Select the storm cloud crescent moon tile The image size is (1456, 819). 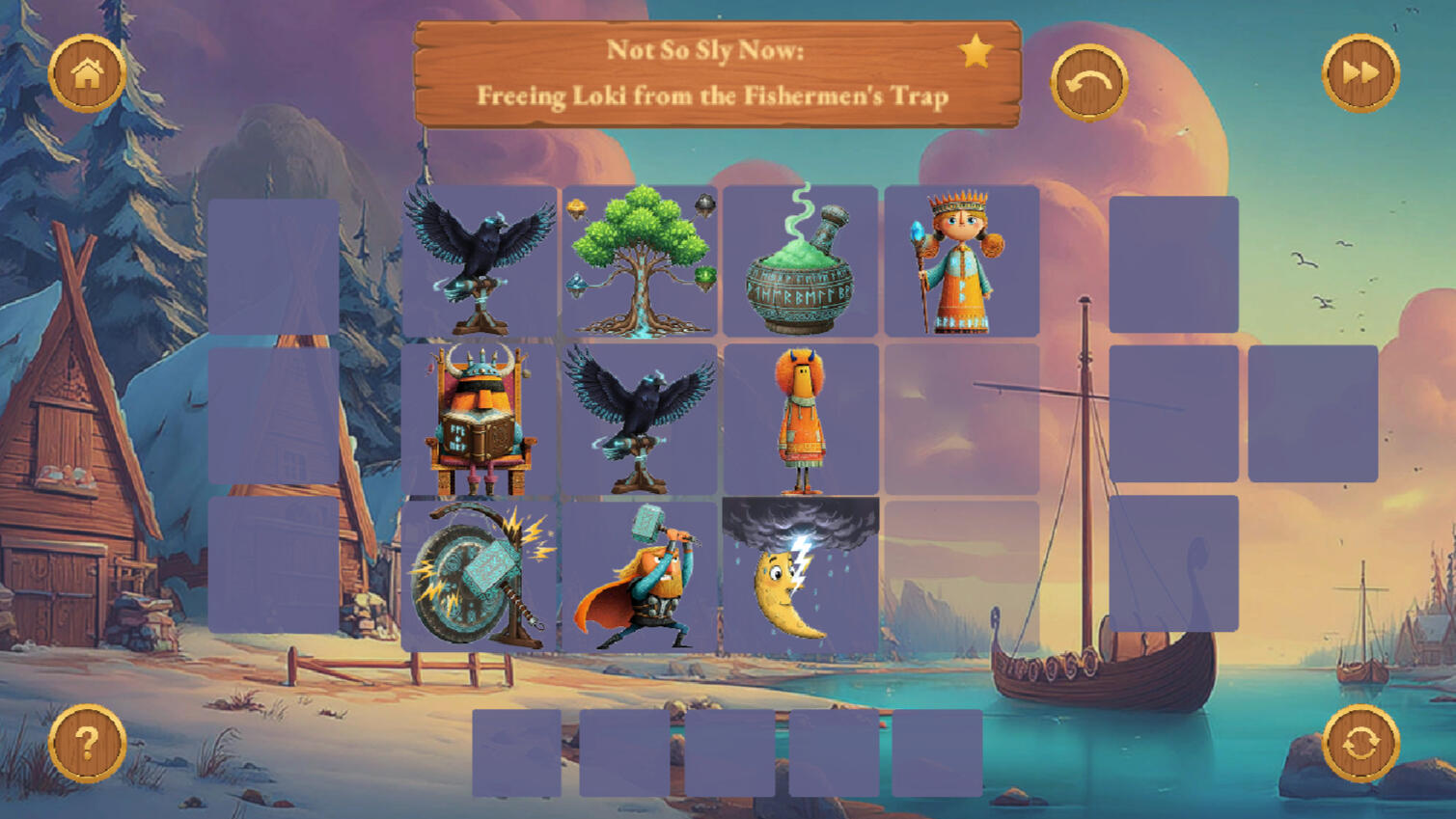pyautogui.click(x=800, y=576)
